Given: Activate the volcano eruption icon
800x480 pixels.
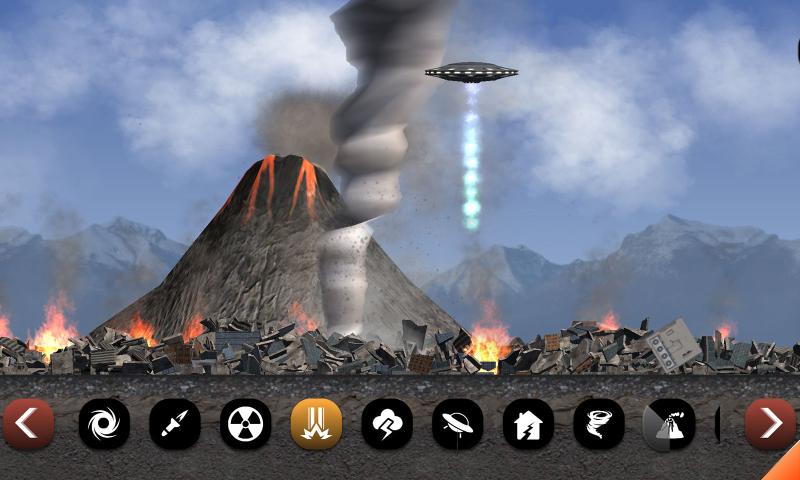Looking at the screenshot, I should pyautogui.click(x=669, y=424).
